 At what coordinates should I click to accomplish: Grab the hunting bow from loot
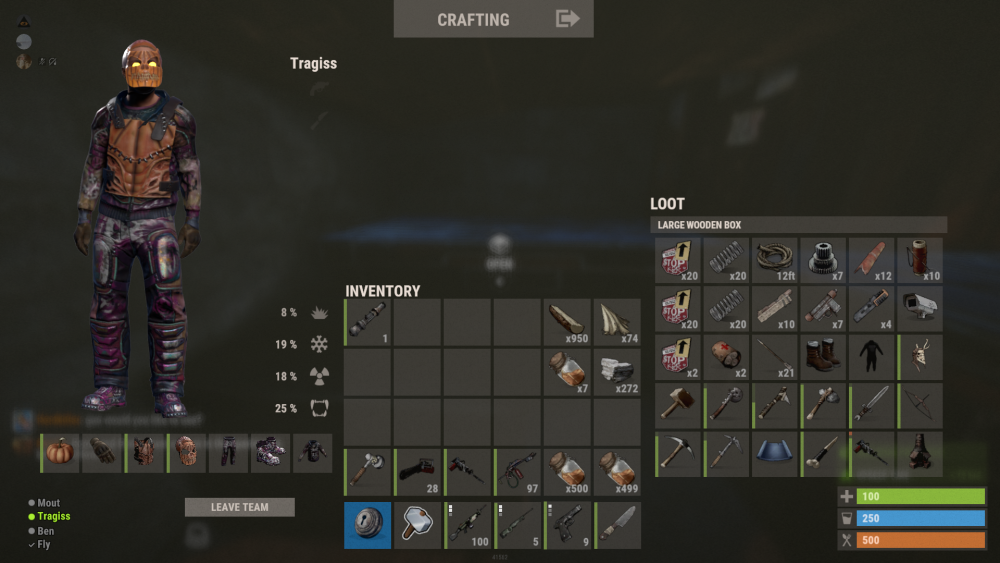(920, 405)
